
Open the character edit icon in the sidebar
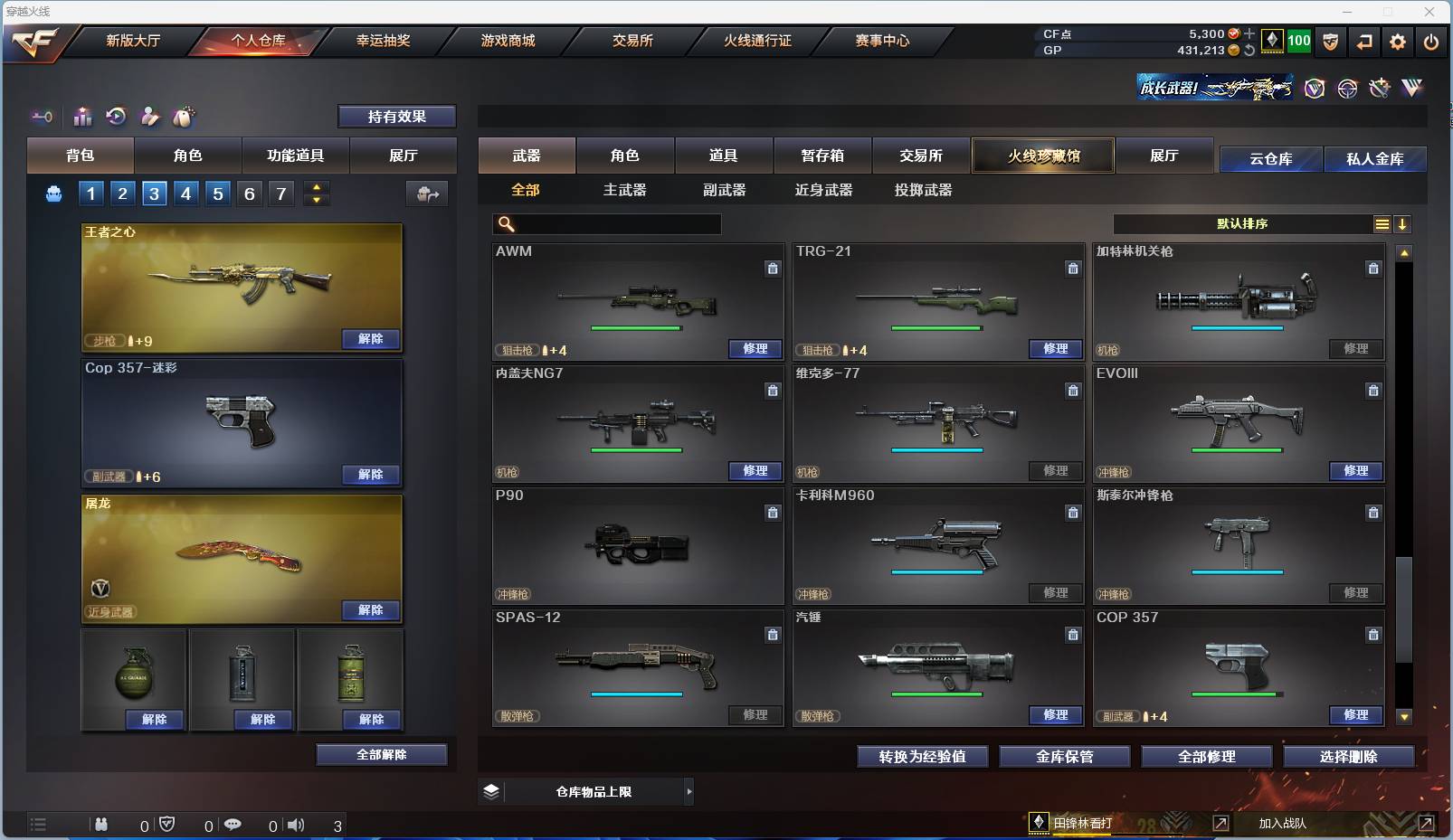(x=150, y=117)
